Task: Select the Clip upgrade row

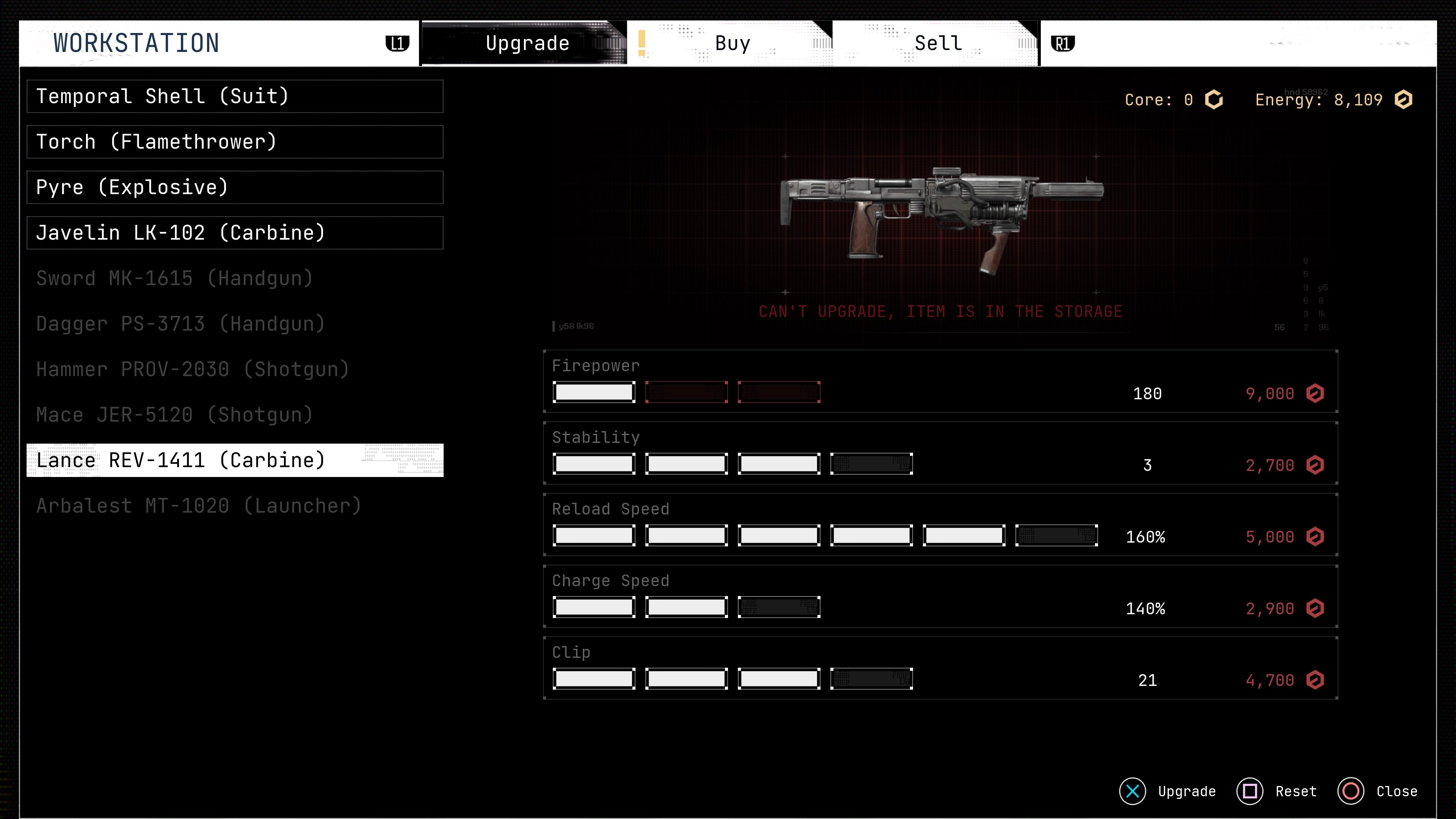Action: [940, 668]
